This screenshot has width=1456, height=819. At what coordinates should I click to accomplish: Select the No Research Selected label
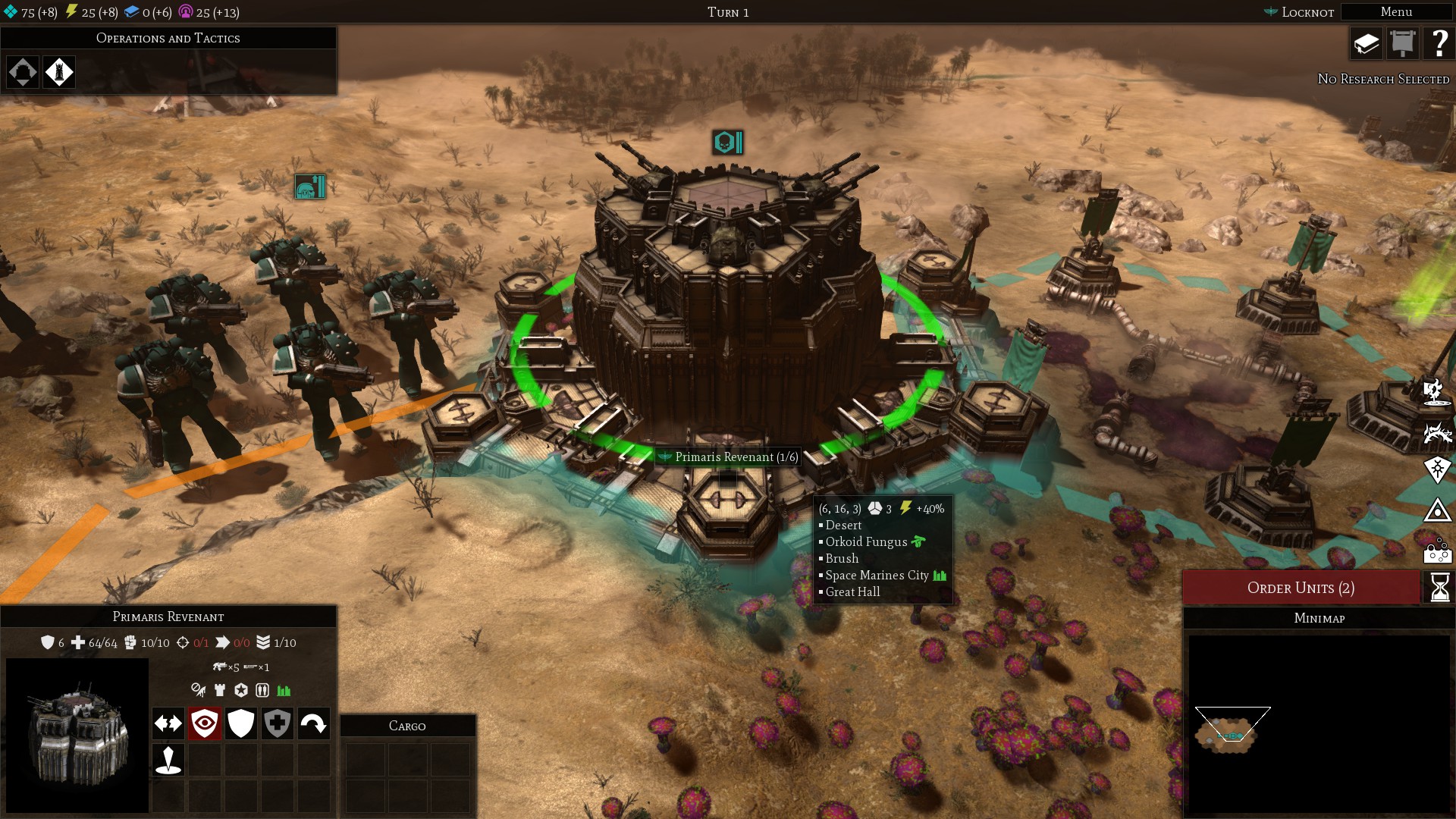pyautogui.click(x=1383, y=79)
